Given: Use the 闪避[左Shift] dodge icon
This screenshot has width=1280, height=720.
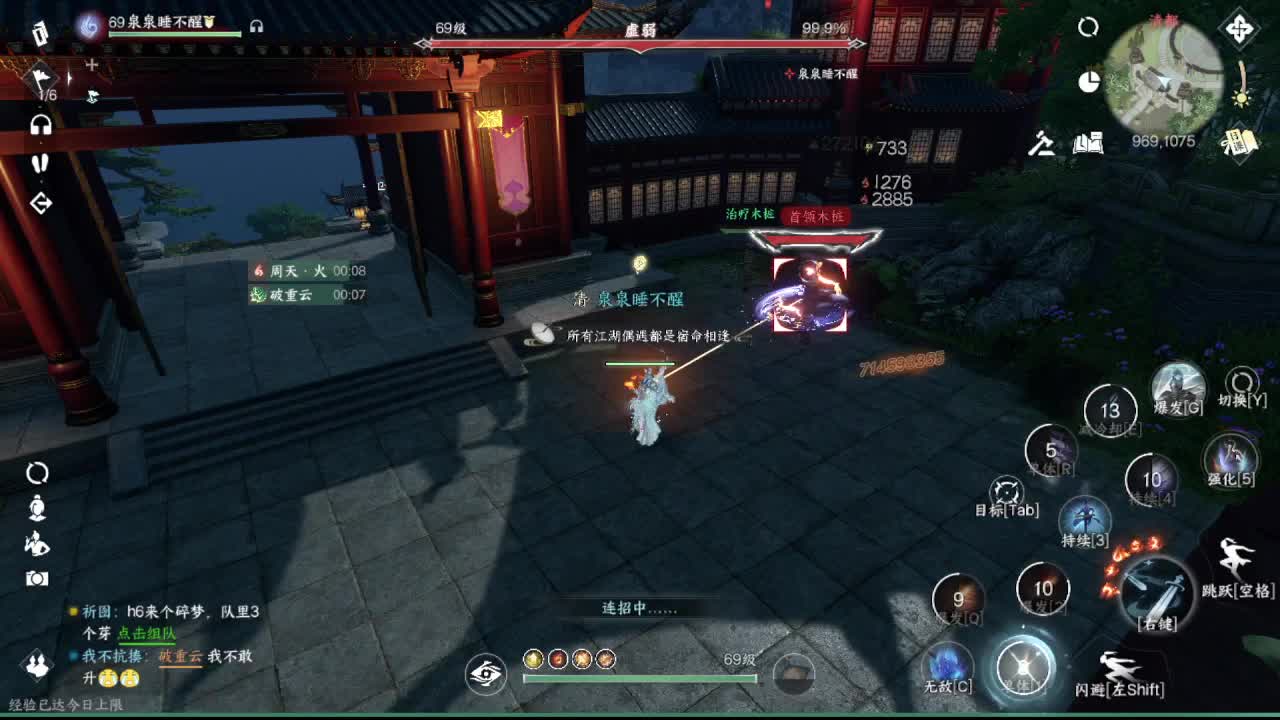Looking at the screenshot, I should click(x=1121, y=668).
